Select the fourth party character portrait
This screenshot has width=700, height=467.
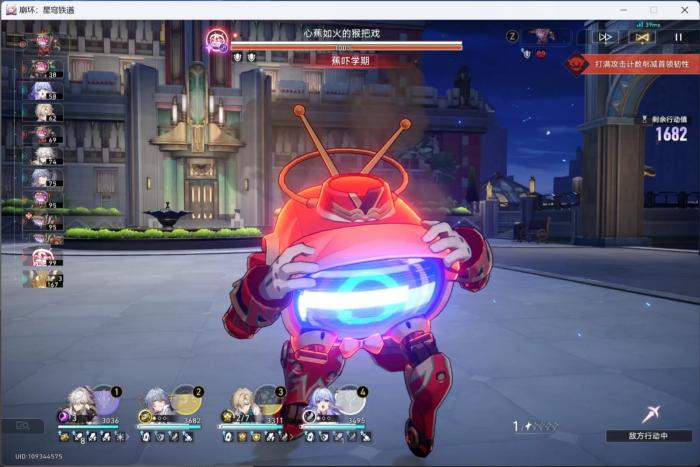tap(322, 402)
